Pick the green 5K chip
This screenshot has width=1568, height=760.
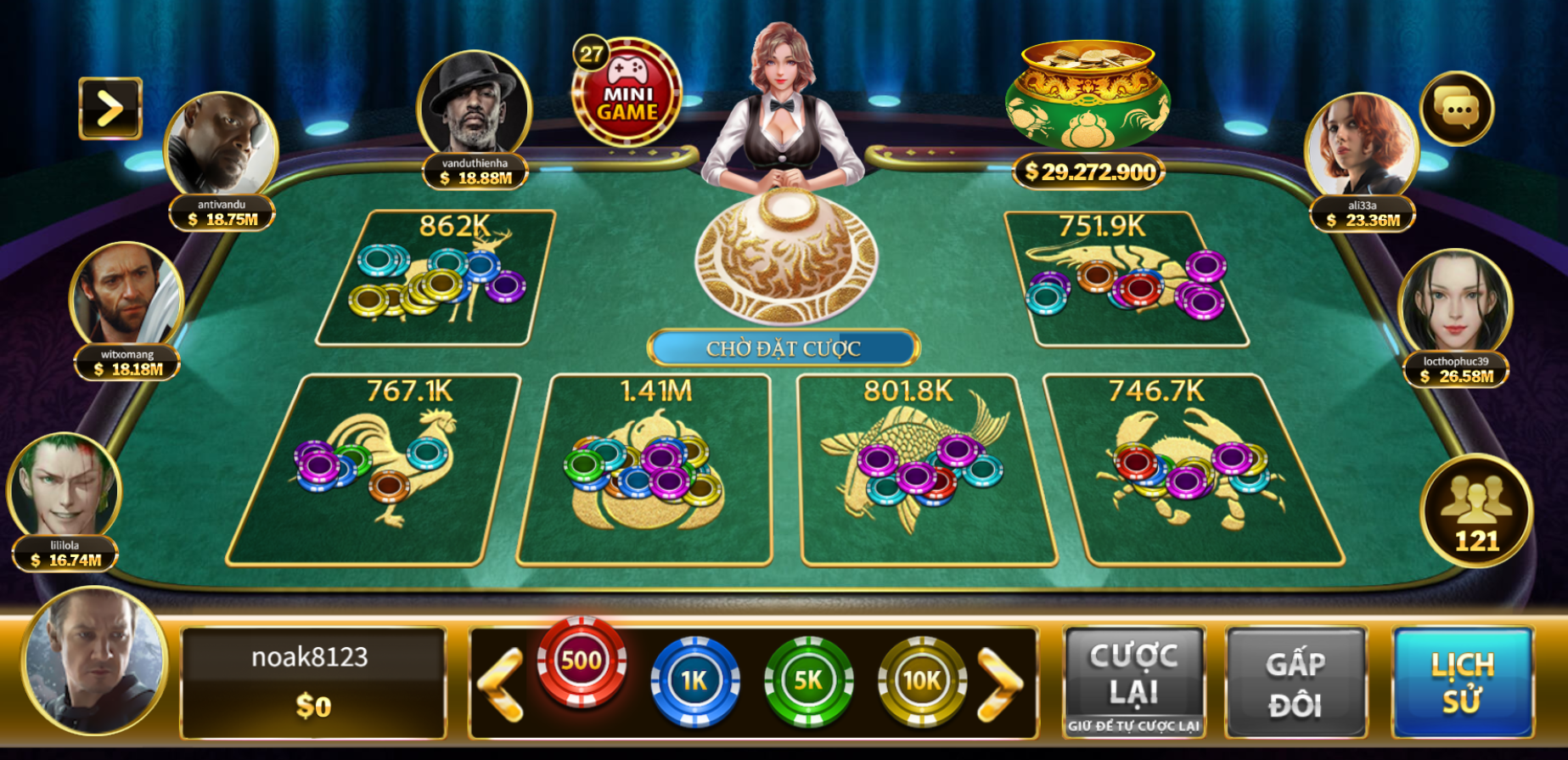808,680
